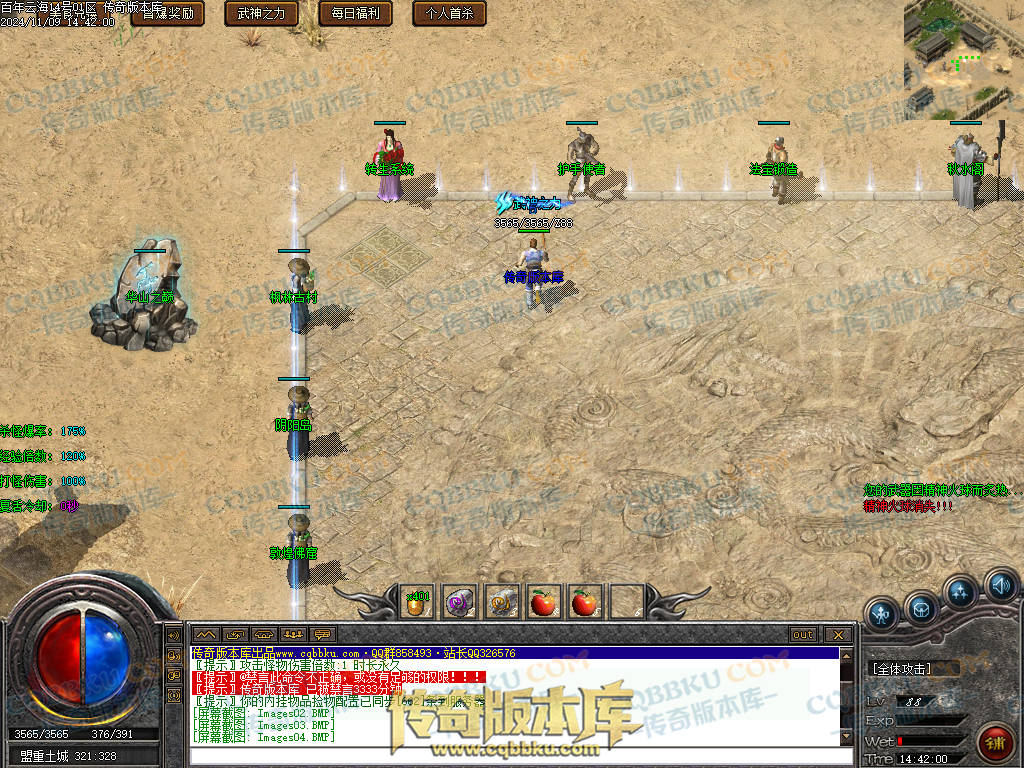1024x768 pixels.
Task: Open the skills sparkle icon
Action: (x=962, y=593)
